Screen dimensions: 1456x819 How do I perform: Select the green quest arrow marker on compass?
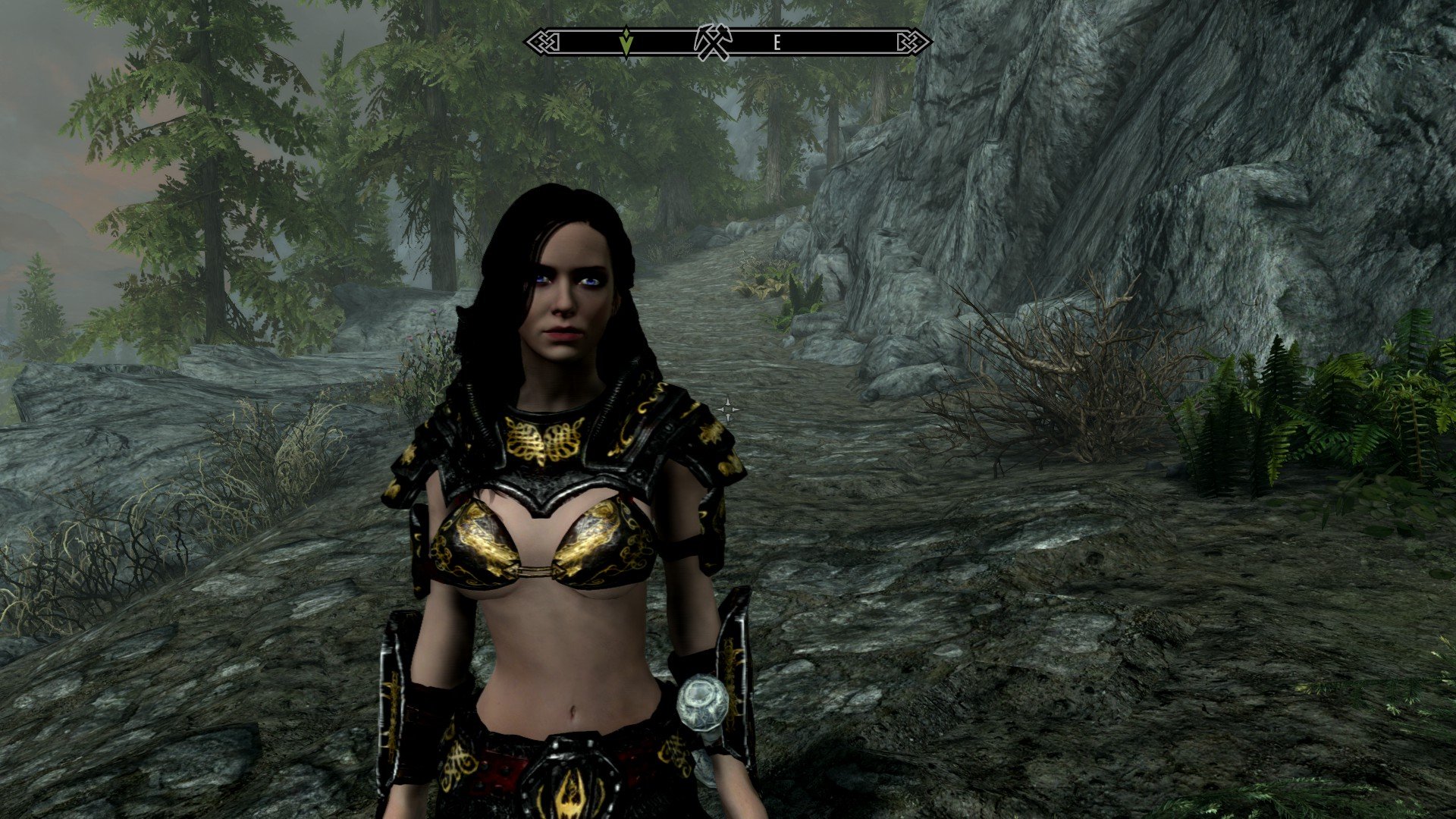626,42
